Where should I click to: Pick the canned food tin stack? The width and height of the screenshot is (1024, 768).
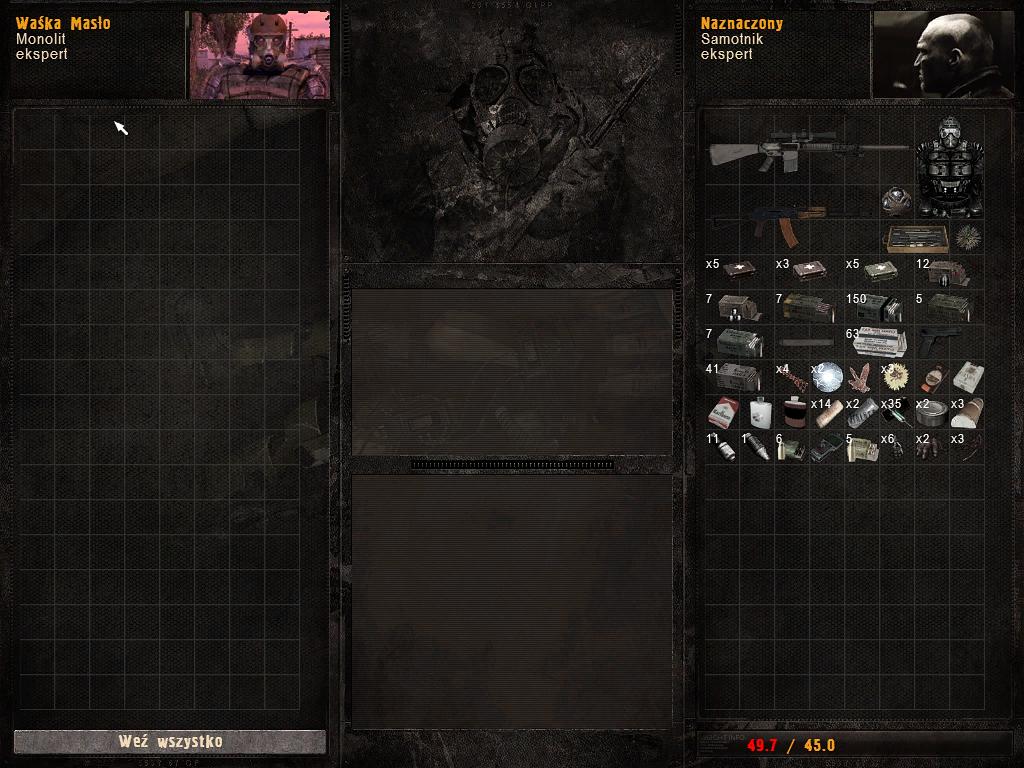(x=932, y=411)
